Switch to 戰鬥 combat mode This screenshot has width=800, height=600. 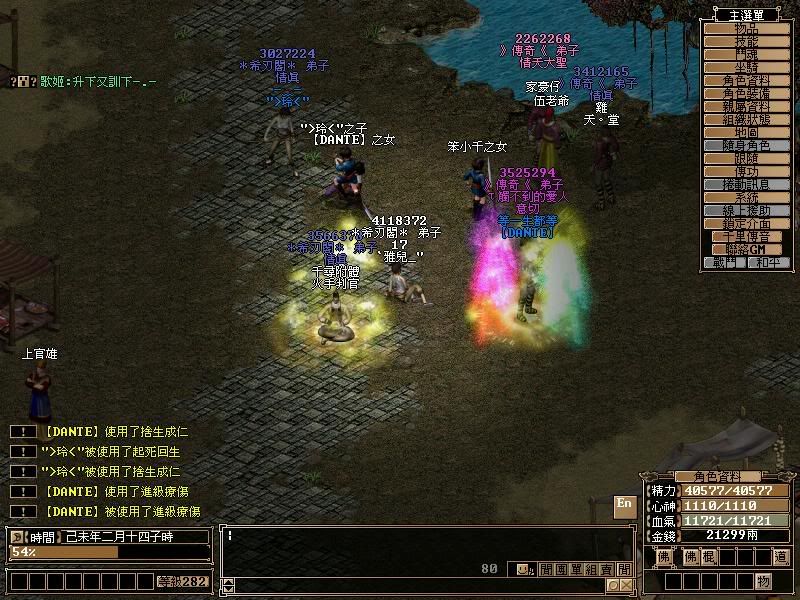tap(725, 263)
